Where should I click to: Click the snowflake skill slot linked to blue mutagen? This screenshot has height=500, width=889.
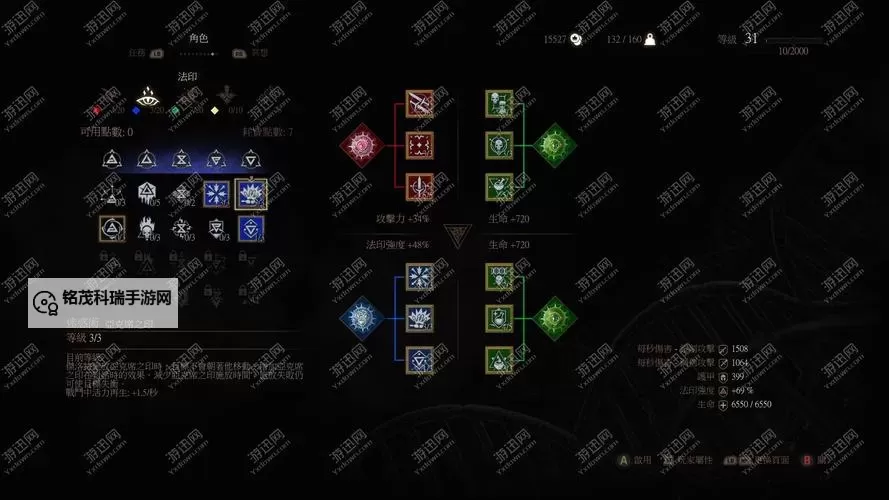[x=419, y=277]
